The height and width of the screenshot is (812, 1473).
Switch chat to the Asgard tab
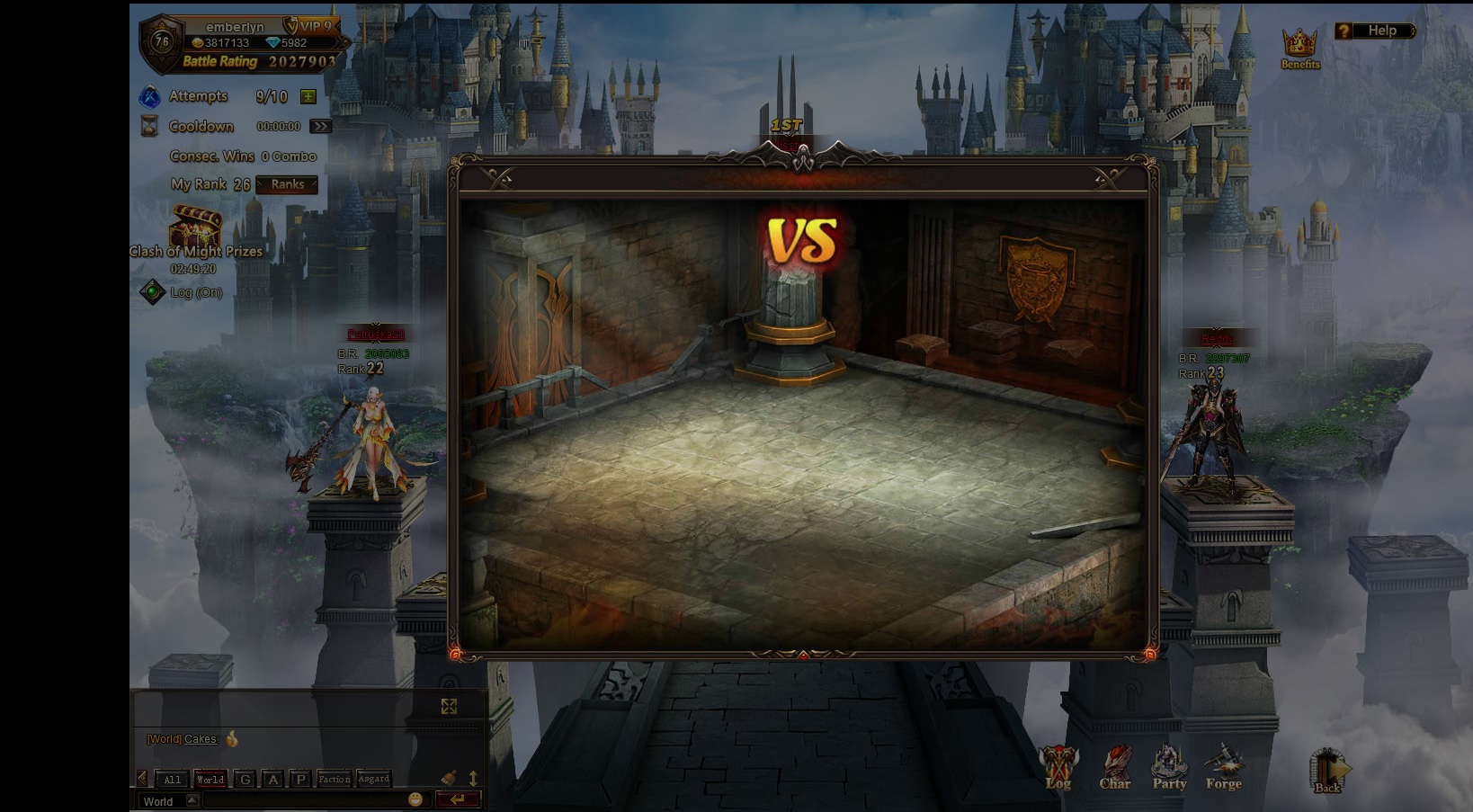click(x=373, y=780)
